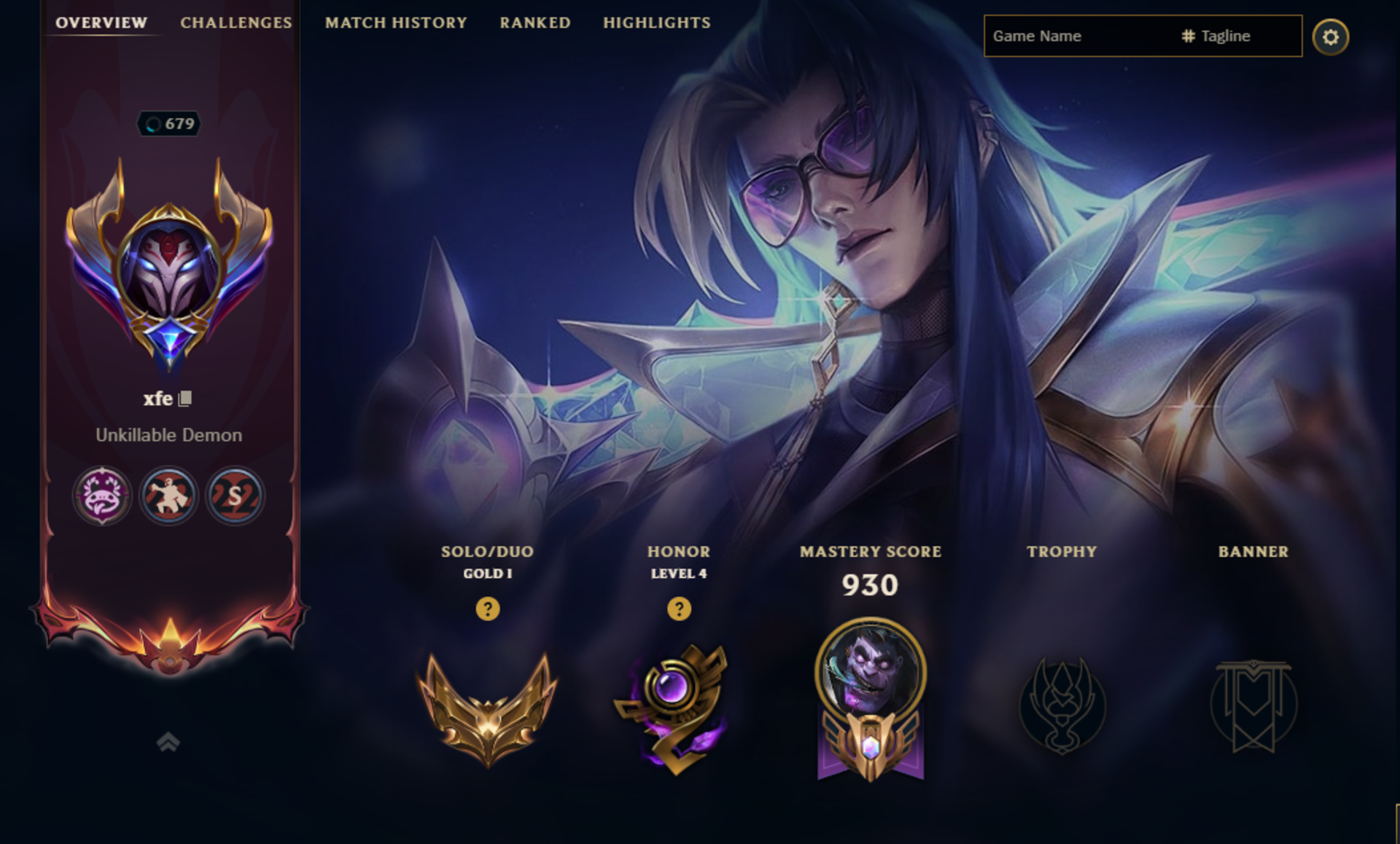Open the Match History tab
1400x844 pixels.
[396, 23]
